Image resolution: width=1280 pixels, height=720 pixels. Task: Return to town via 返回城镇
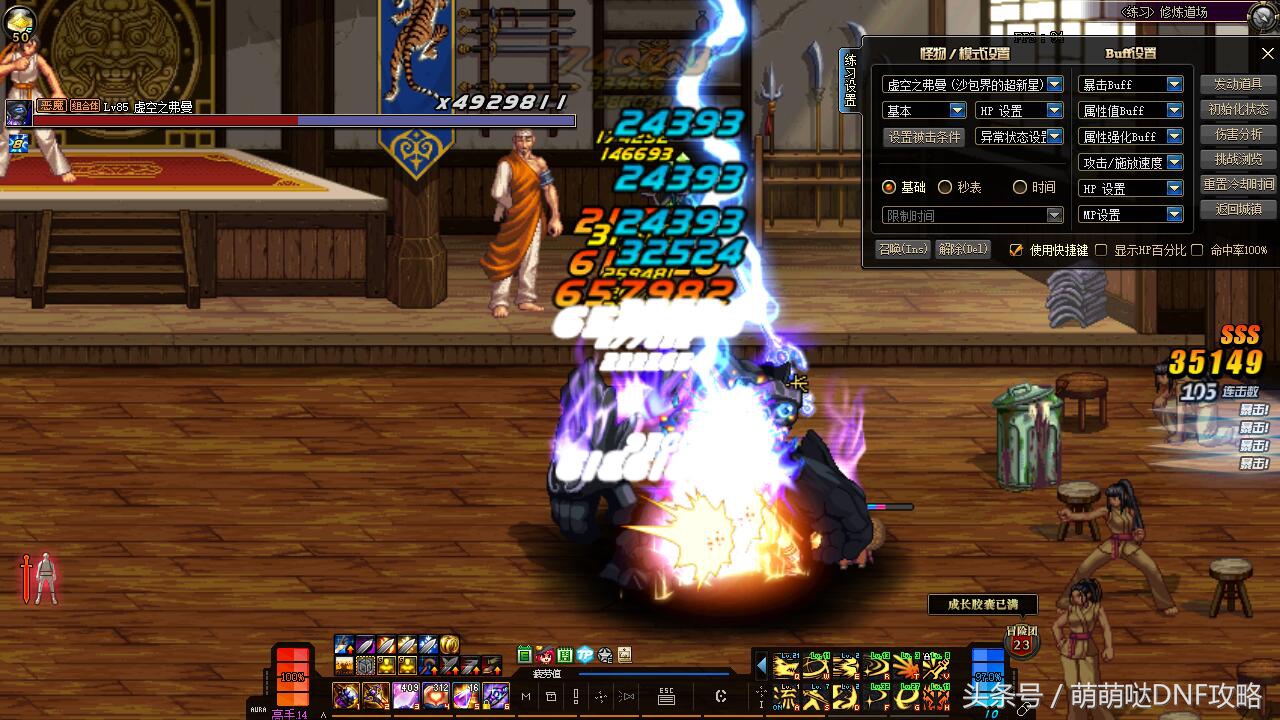1238,210
